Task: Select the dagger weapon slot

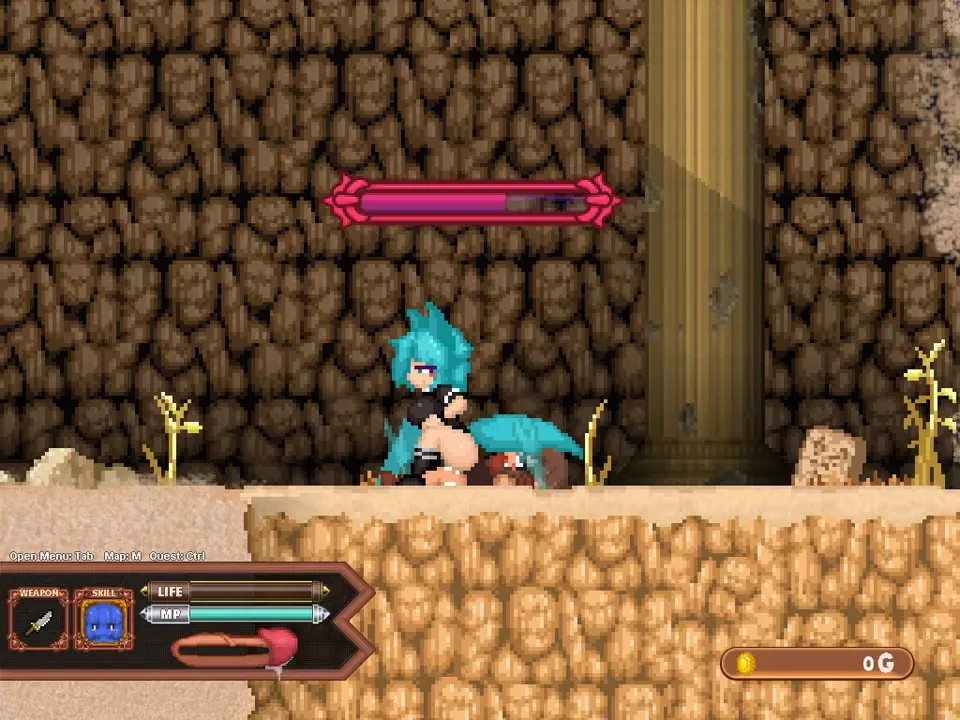Action: click(x=38, y=622)
